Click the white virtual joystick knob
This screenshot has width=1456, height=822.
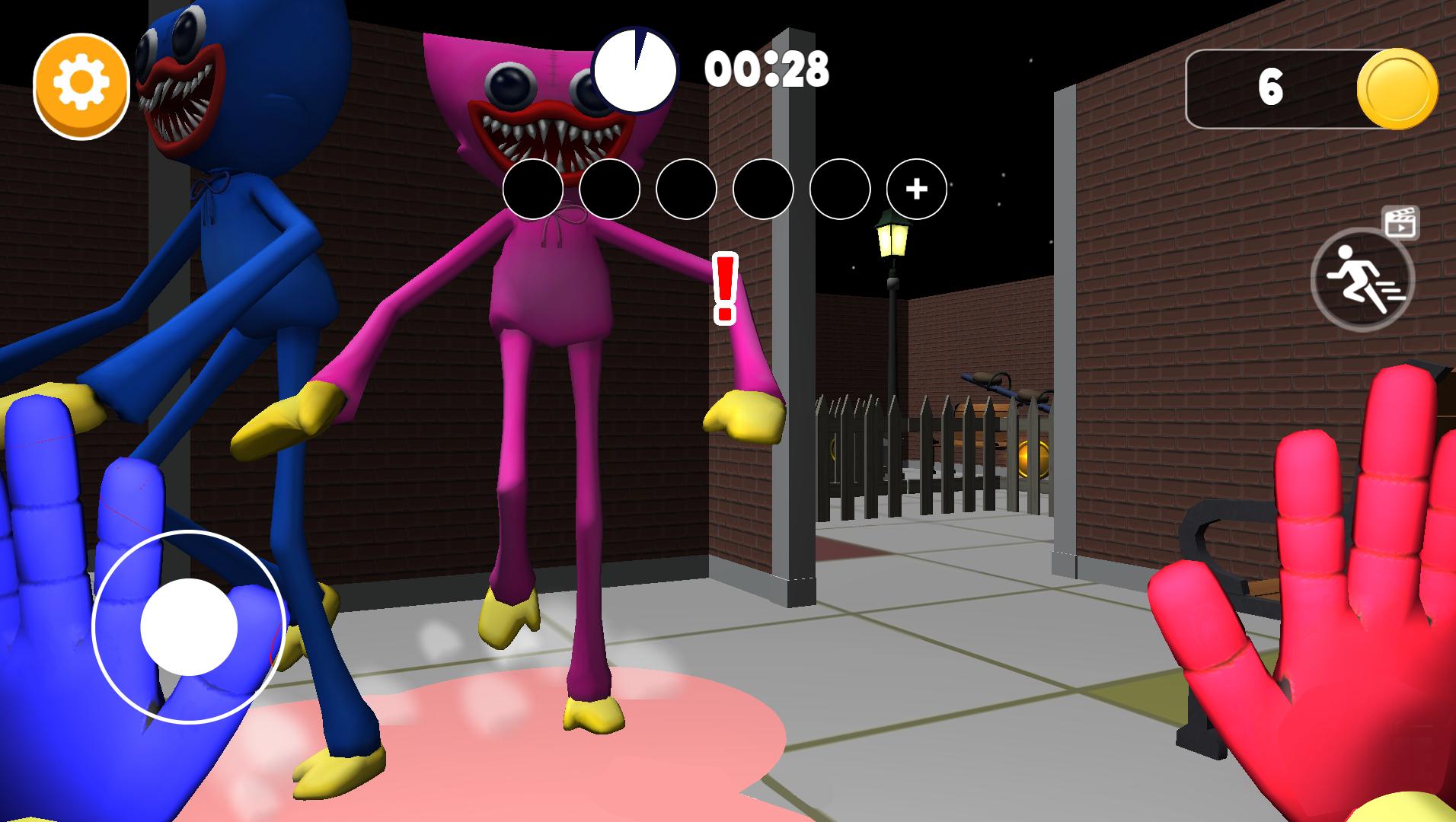pos(189,626)
